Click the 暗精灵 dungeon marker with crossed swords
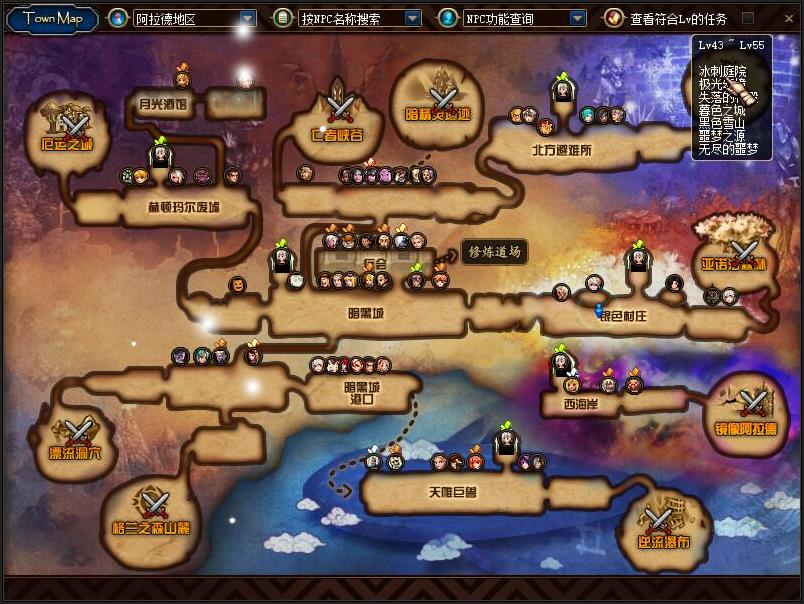Screen dimensions: 804x604 pos(439,97)
